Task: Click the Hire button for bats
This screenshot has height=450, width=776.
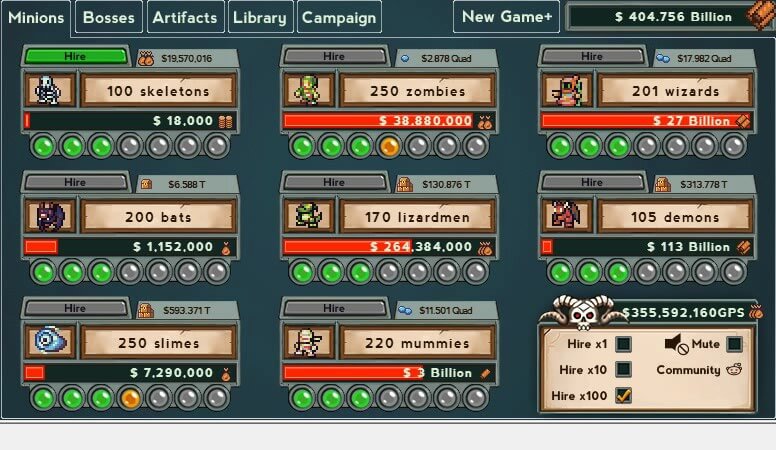Action: click(76, 183)
